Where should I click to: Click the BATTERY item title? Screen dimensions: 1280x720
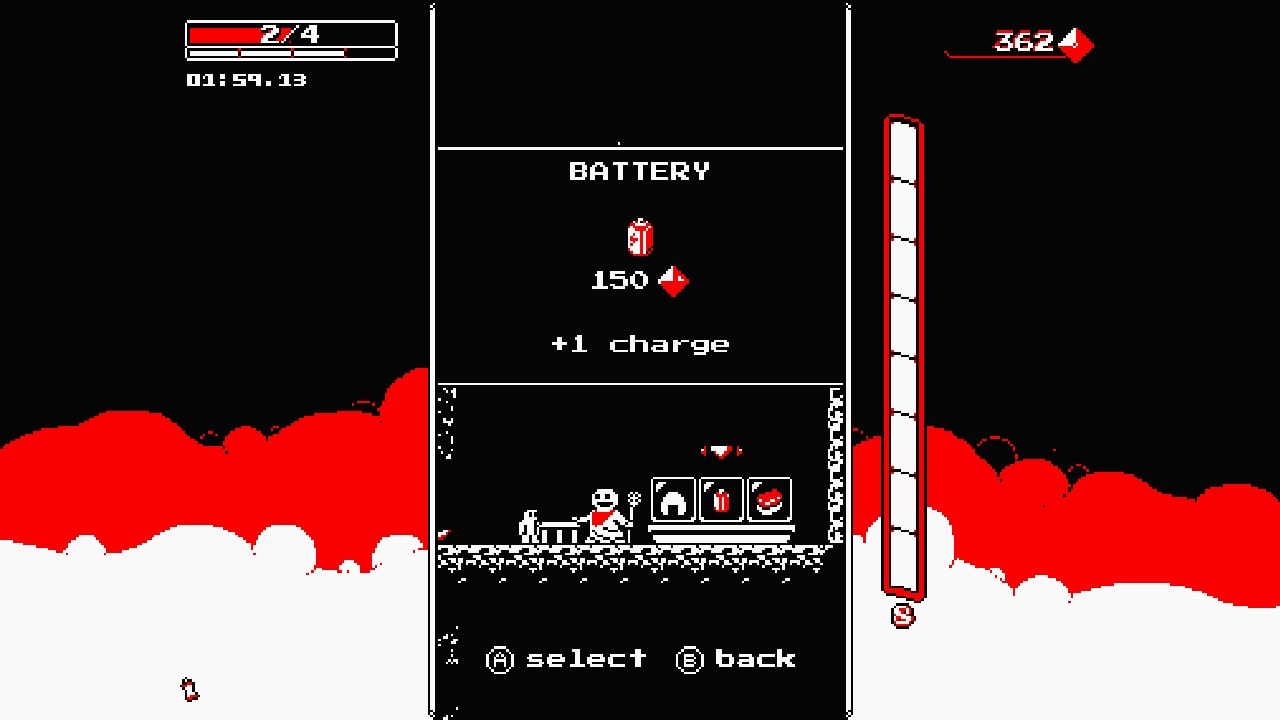pyautogui.click(x=640, y=171)
